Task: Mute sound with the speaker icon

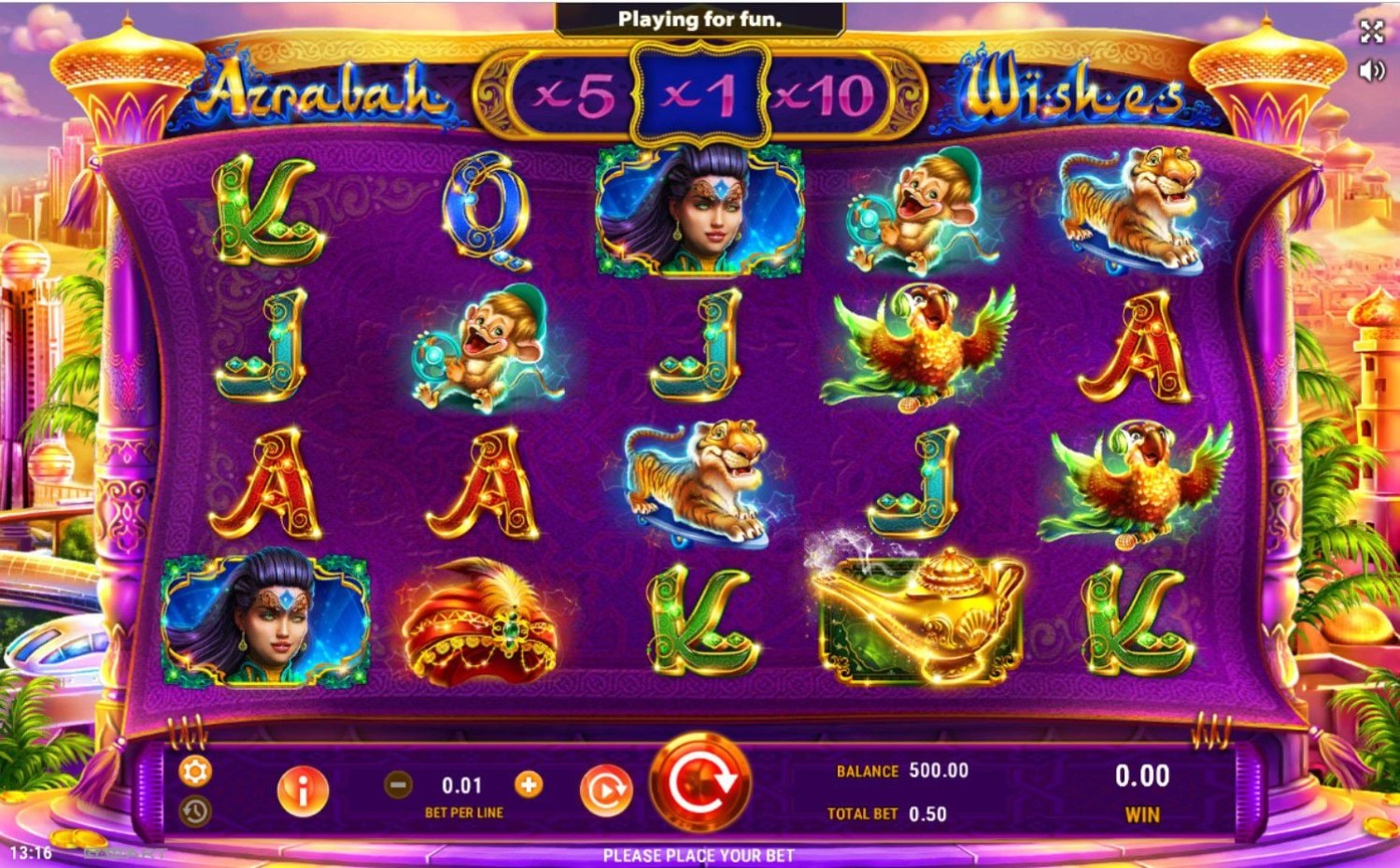Action: pyautogui.click(x=1371, y=70)
